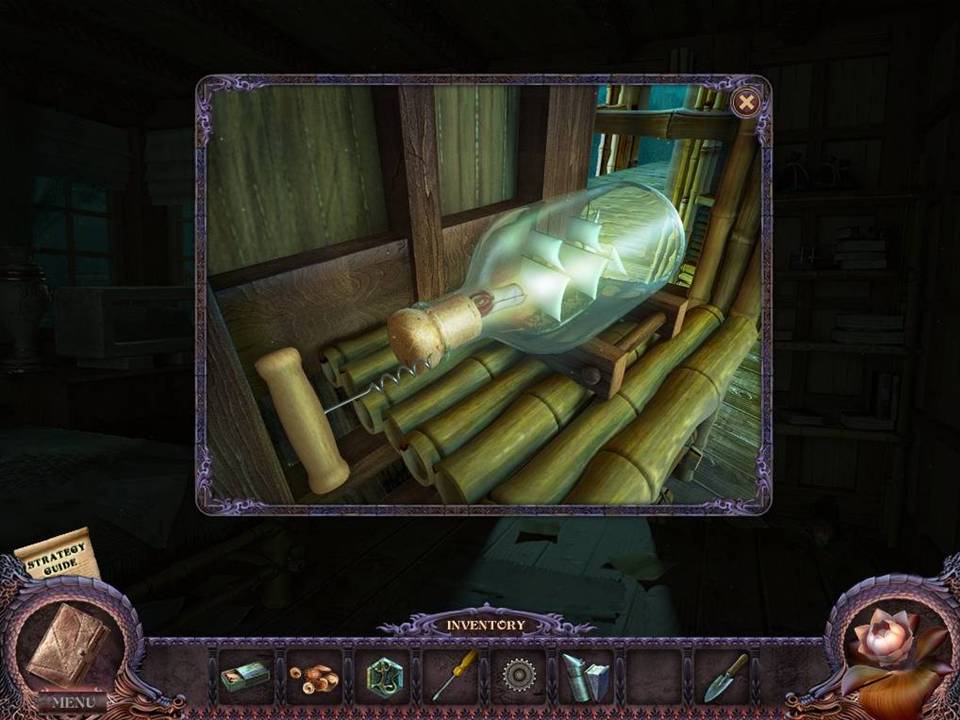Close the bottle close-up window
The height and width of the screenshot is (720, 960).
coord(745,102)
